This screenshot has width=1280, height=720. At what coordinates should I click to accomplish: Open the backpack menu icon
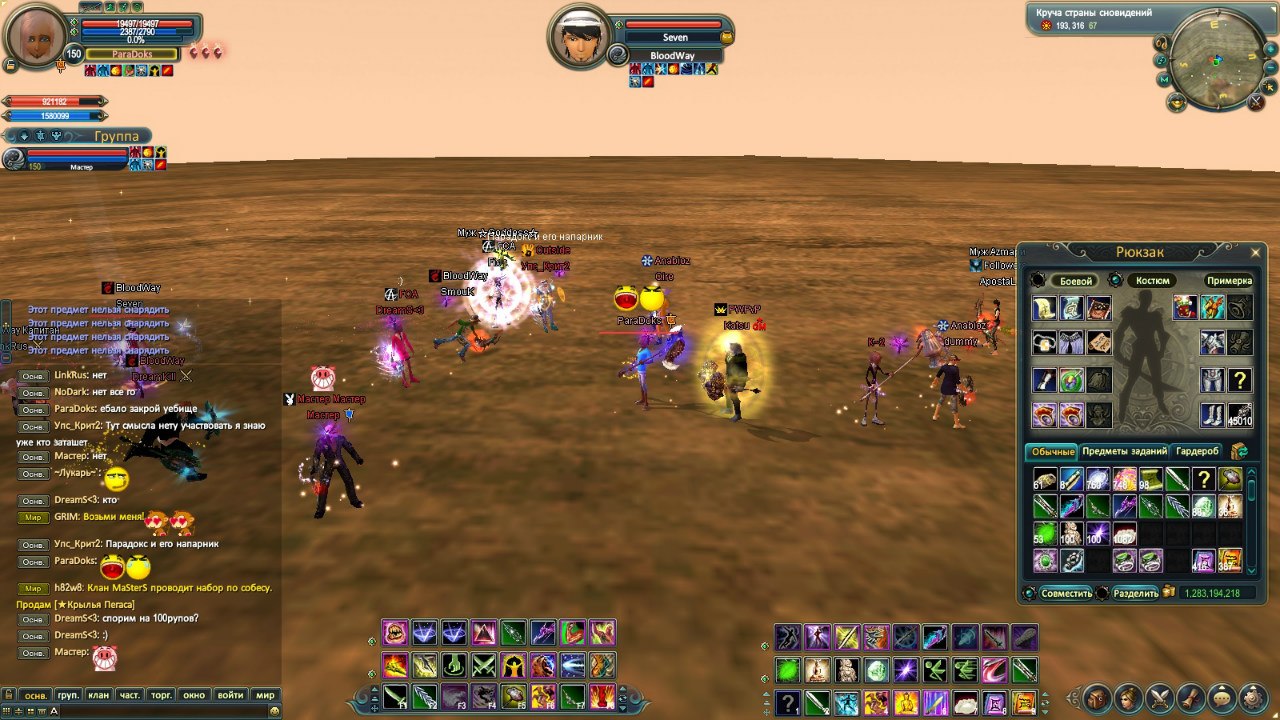coord(1097,697)
